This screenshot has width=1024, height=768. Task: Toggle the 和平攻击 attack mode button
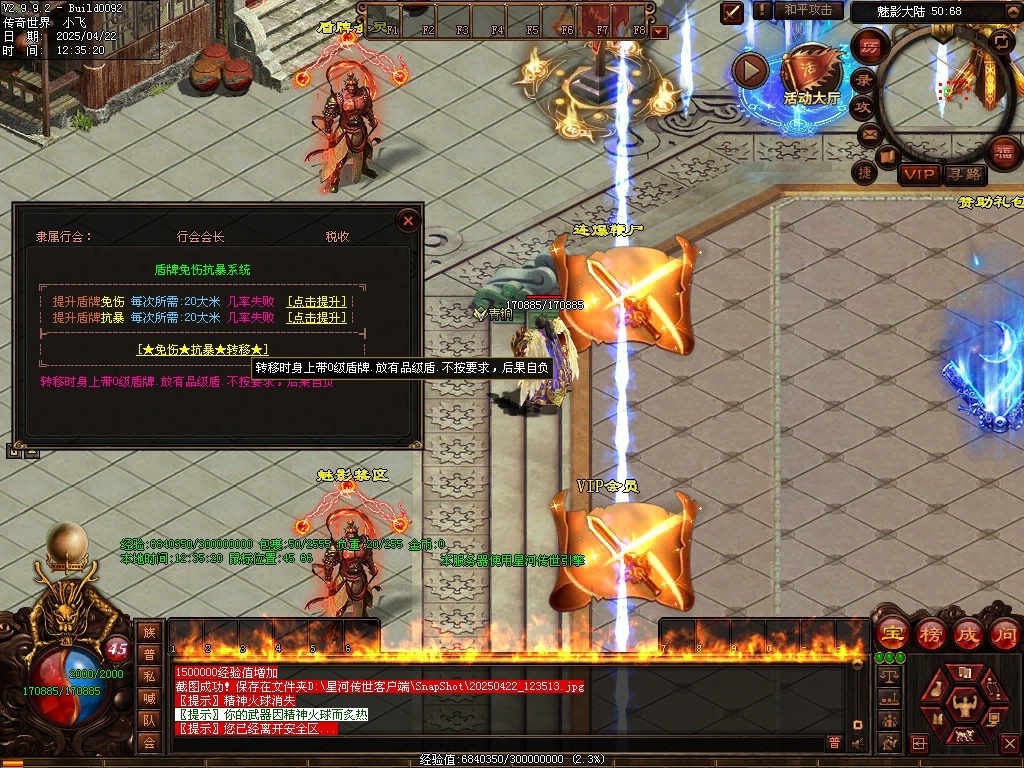point(808,10)
